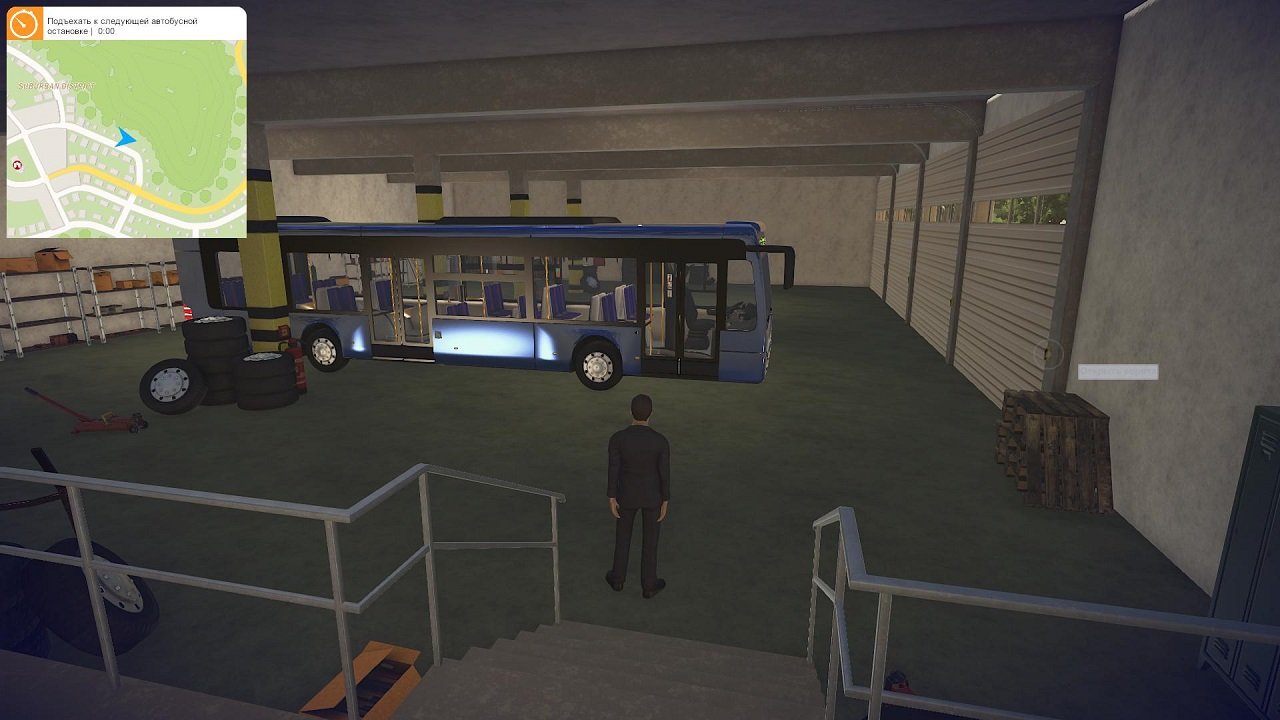
Task: Click the 0:00 mission timer display
Action: (x=107, y=30)
